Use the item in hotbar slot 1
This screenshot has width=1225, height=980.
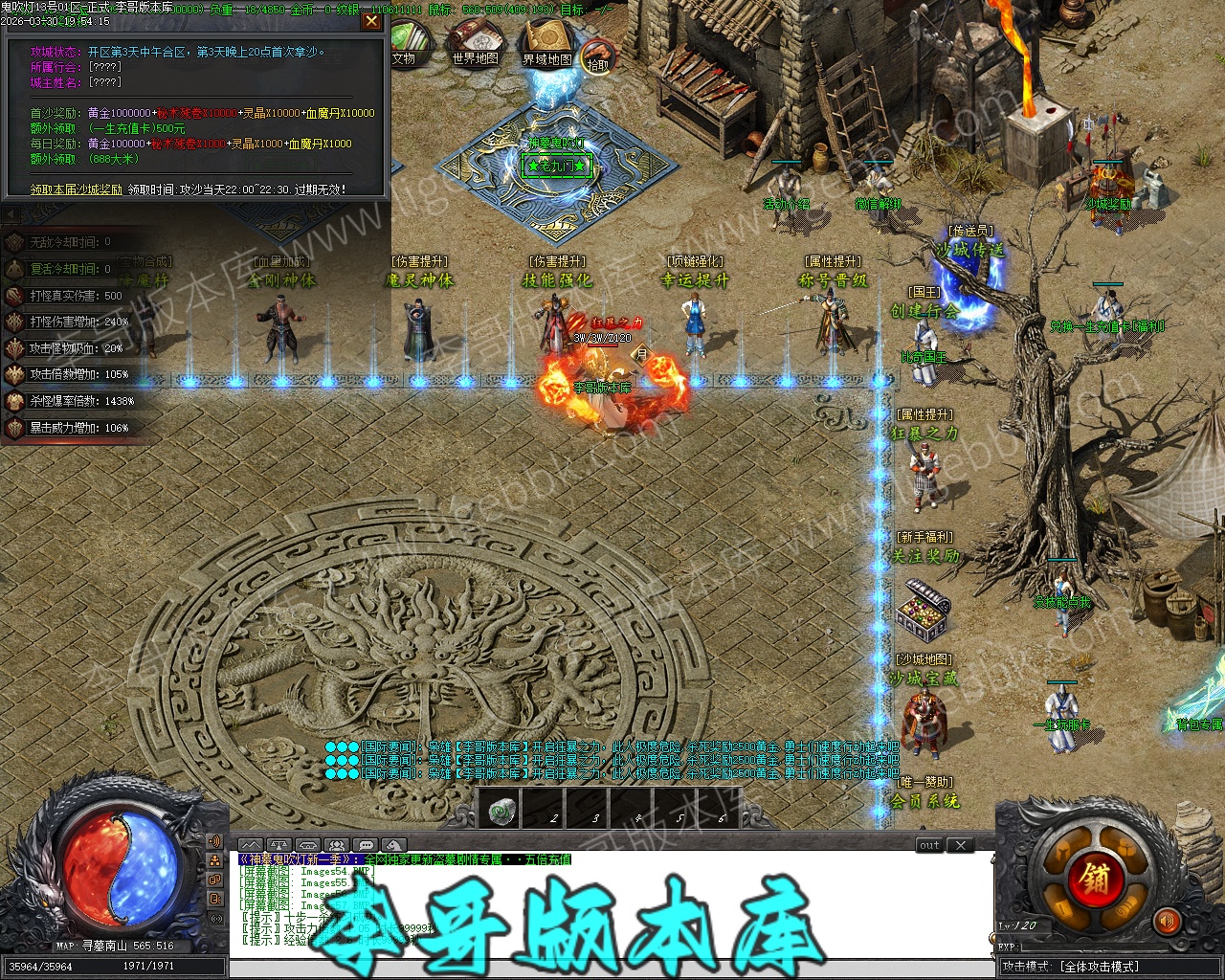click(498, 811)
